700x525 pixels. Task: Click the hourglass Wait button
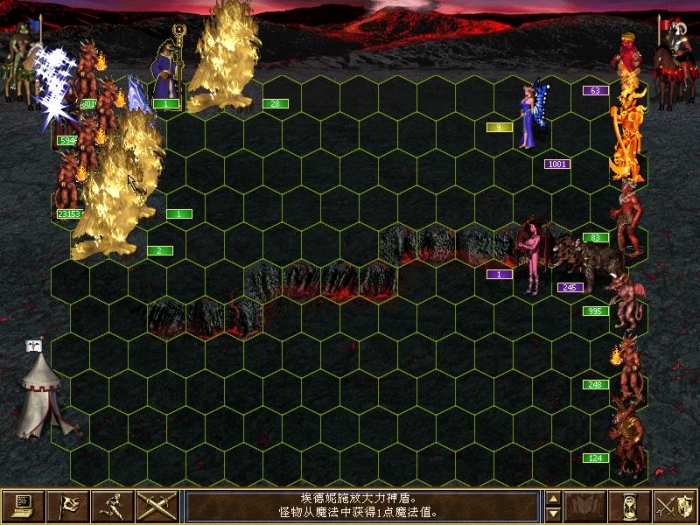630,506
